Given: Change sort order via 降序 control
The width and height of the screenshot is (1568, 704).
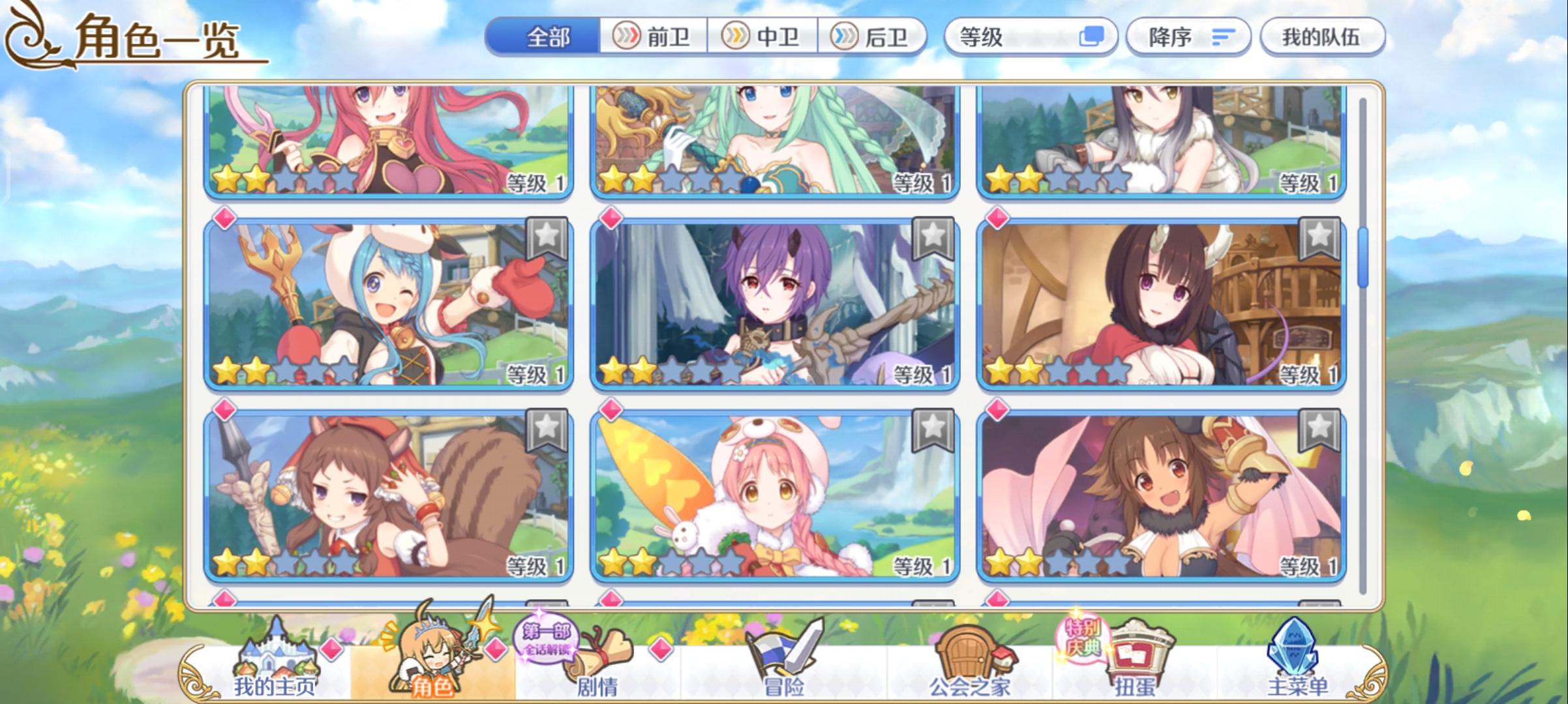Looking at the screenshot, I should (1189, 37).
